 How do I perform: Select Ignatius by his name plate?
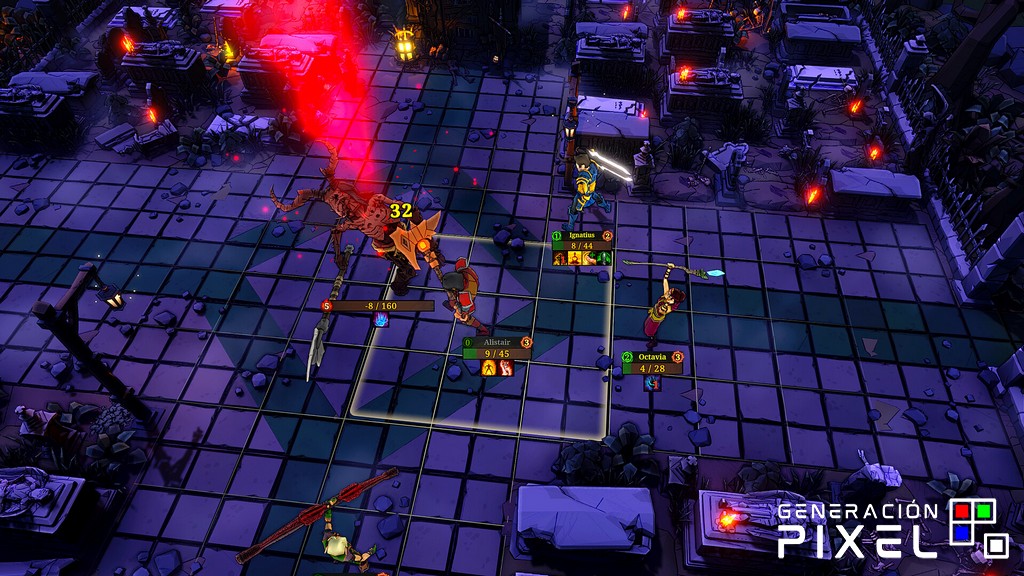[581, 236]
